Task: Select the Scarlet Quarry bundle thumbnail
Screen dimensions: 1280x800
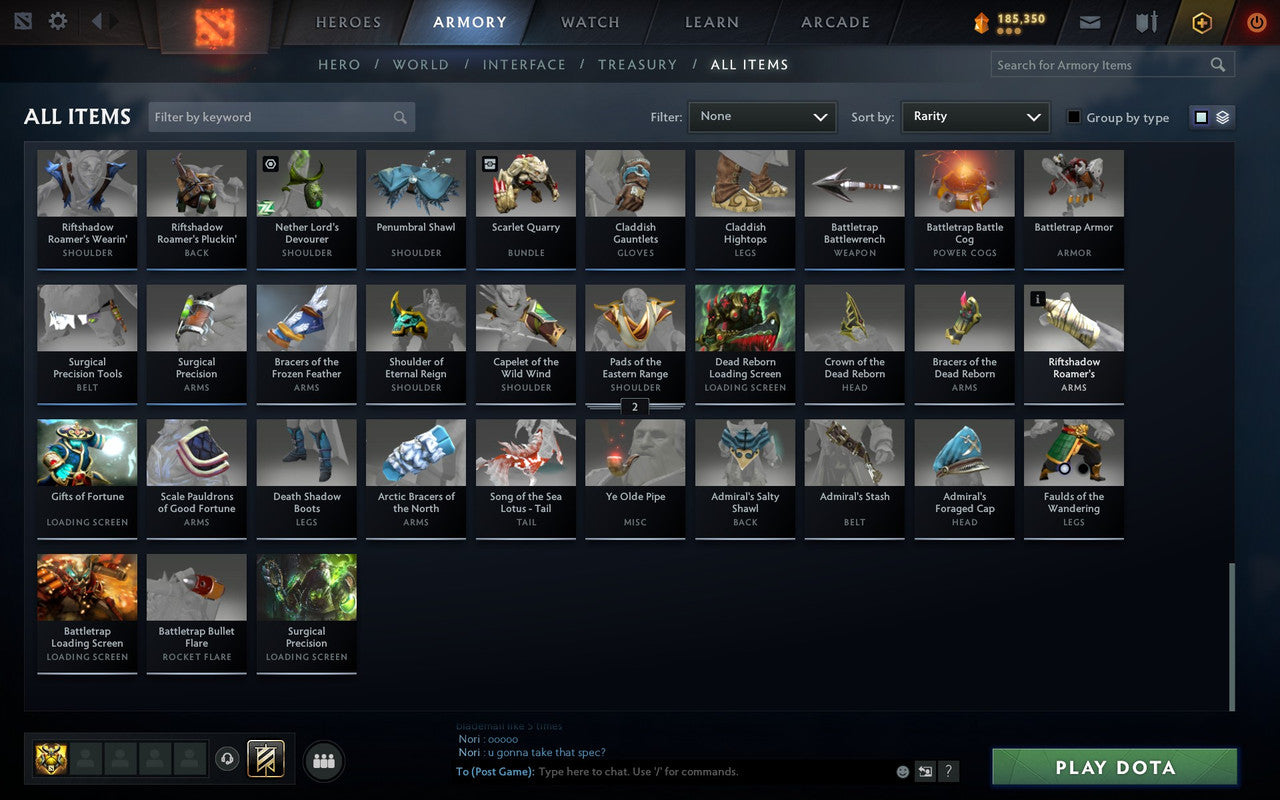Action: coord(525,182)
